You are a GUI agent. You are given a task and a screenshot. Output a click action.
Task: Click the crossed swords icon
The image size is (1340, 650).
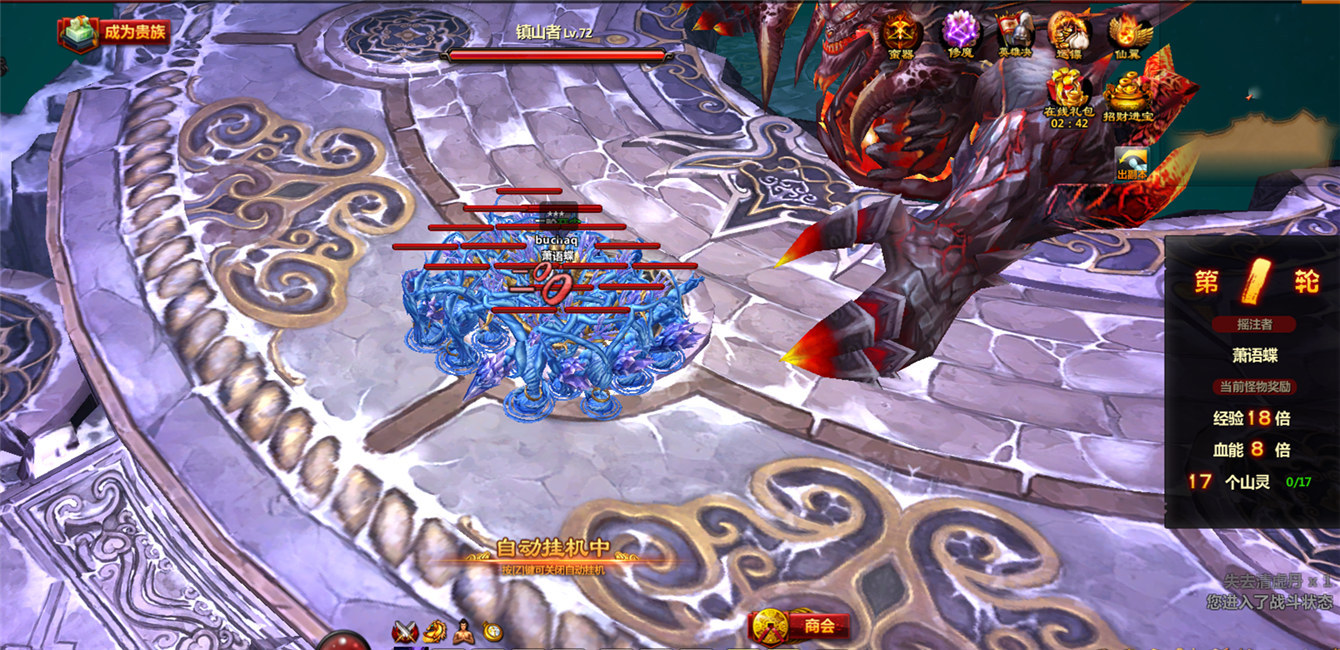click(x=405, y=631)
